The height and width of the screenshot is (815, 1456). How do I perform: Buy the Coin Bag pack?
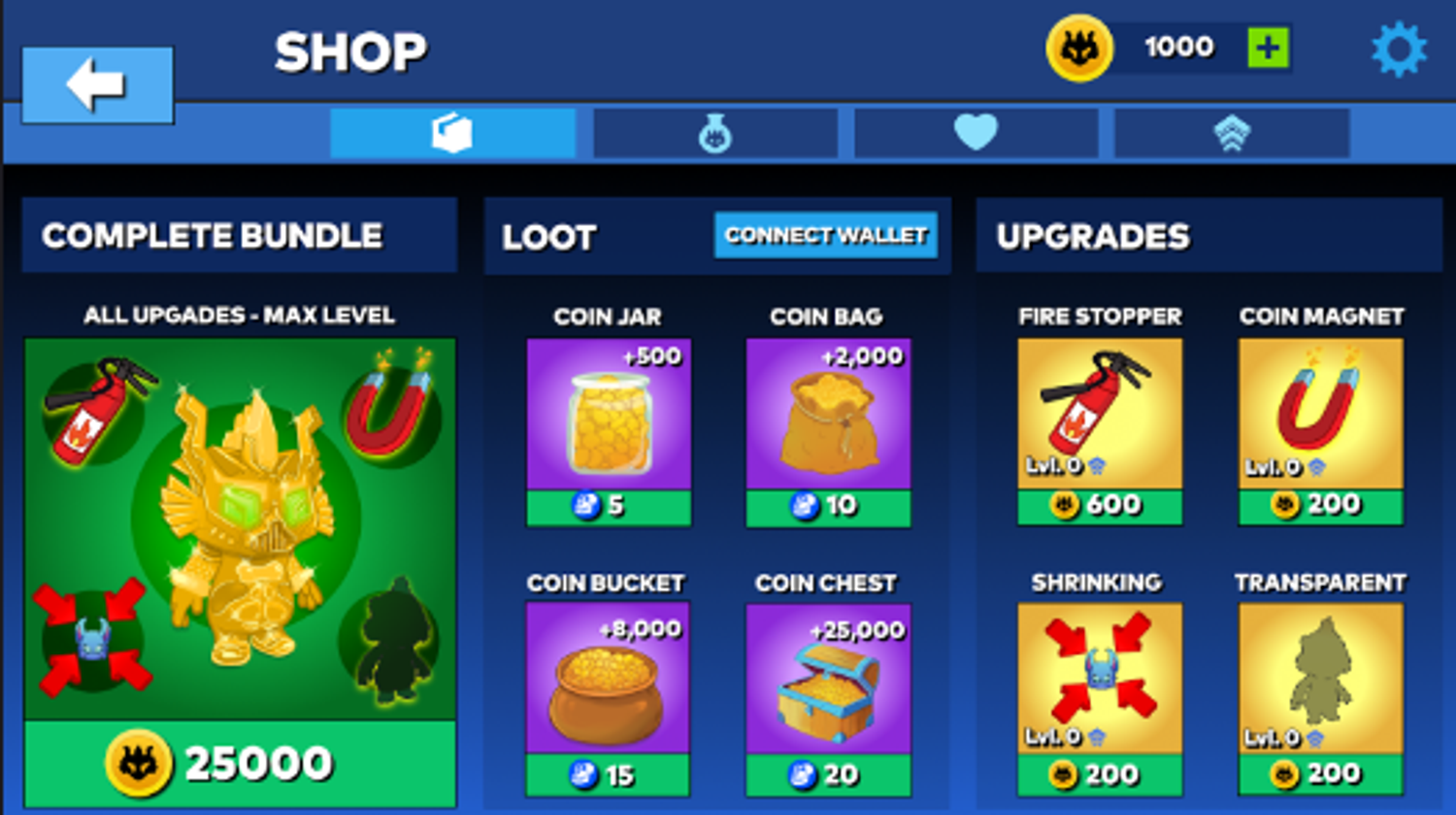coord(828,506)
